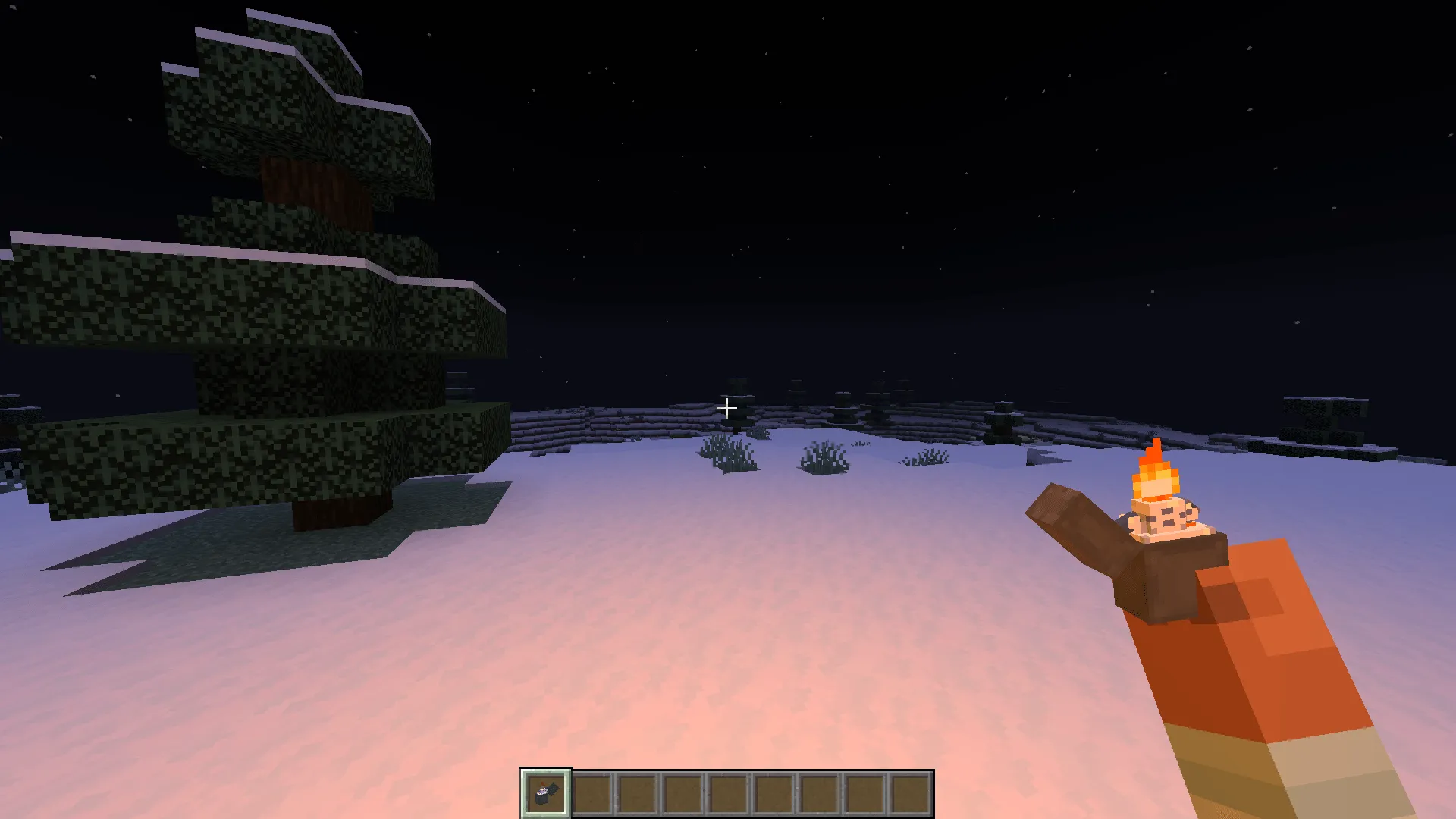This screenshot has width=1456, height=819.
Task: Select the lighter item in hotbar slot one
Action: 545,794
